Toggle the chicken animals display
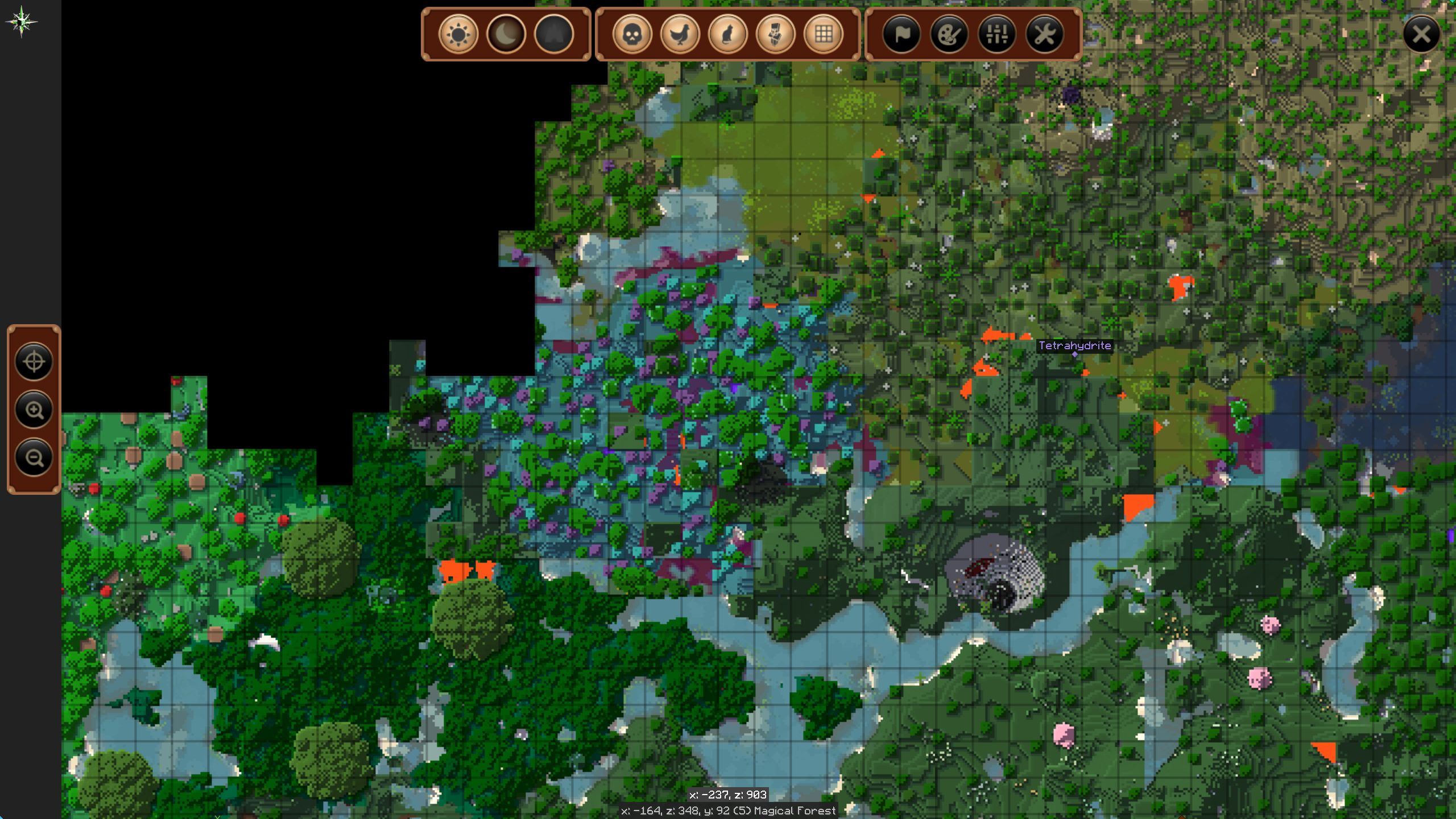The height and width of the screenshot is (819, 1456). (x=680, y=34)
